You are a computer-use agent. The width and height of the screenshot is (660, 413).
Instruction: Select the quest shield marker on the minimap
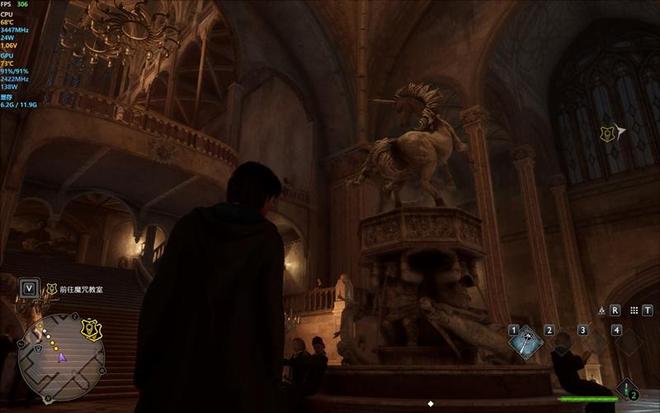click(90, 327)
